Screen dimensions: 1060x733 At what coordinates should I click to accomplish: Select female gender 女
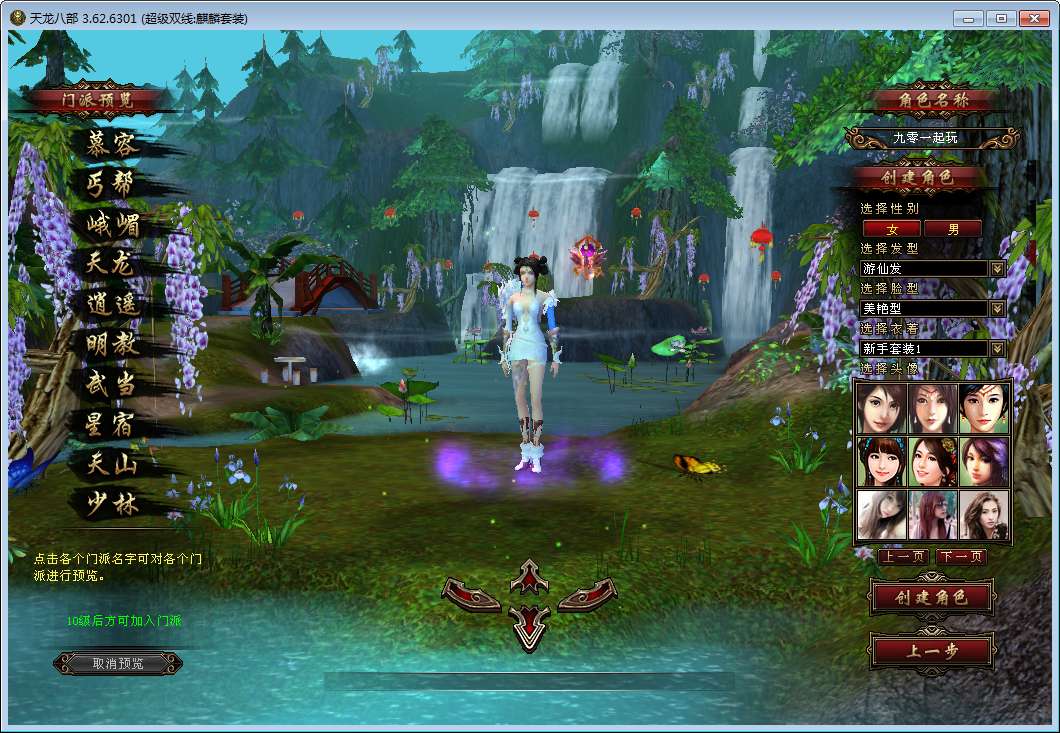892,229
